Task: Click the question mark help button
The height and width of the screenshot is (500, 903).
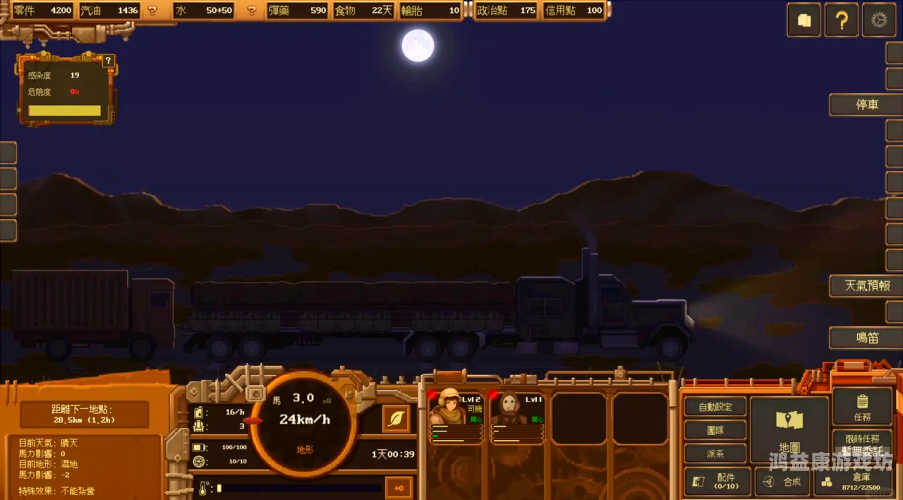Action: coord(841,19)
